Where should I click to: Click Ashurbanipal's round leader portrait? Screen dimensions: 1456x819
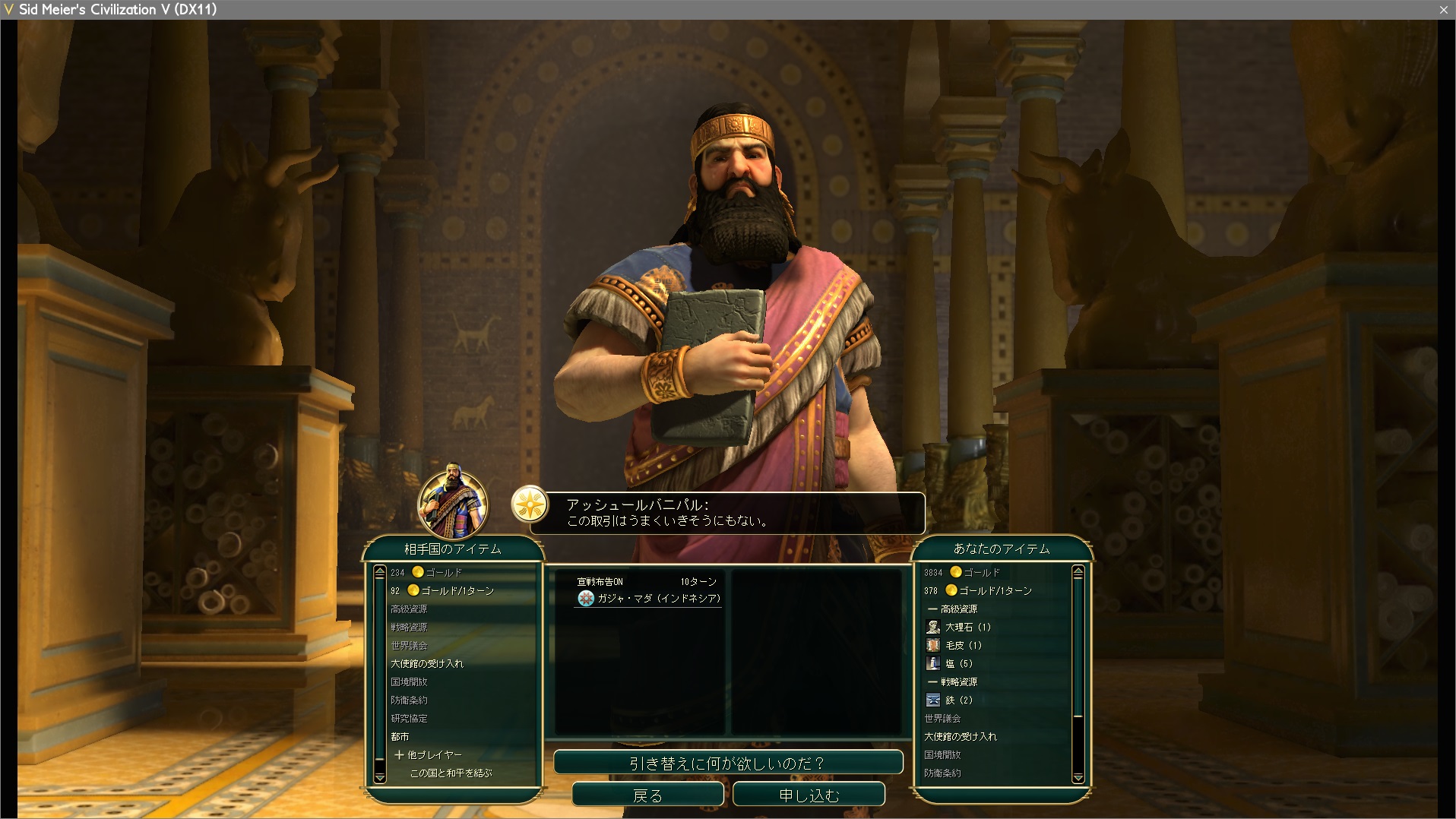(453, 503)
